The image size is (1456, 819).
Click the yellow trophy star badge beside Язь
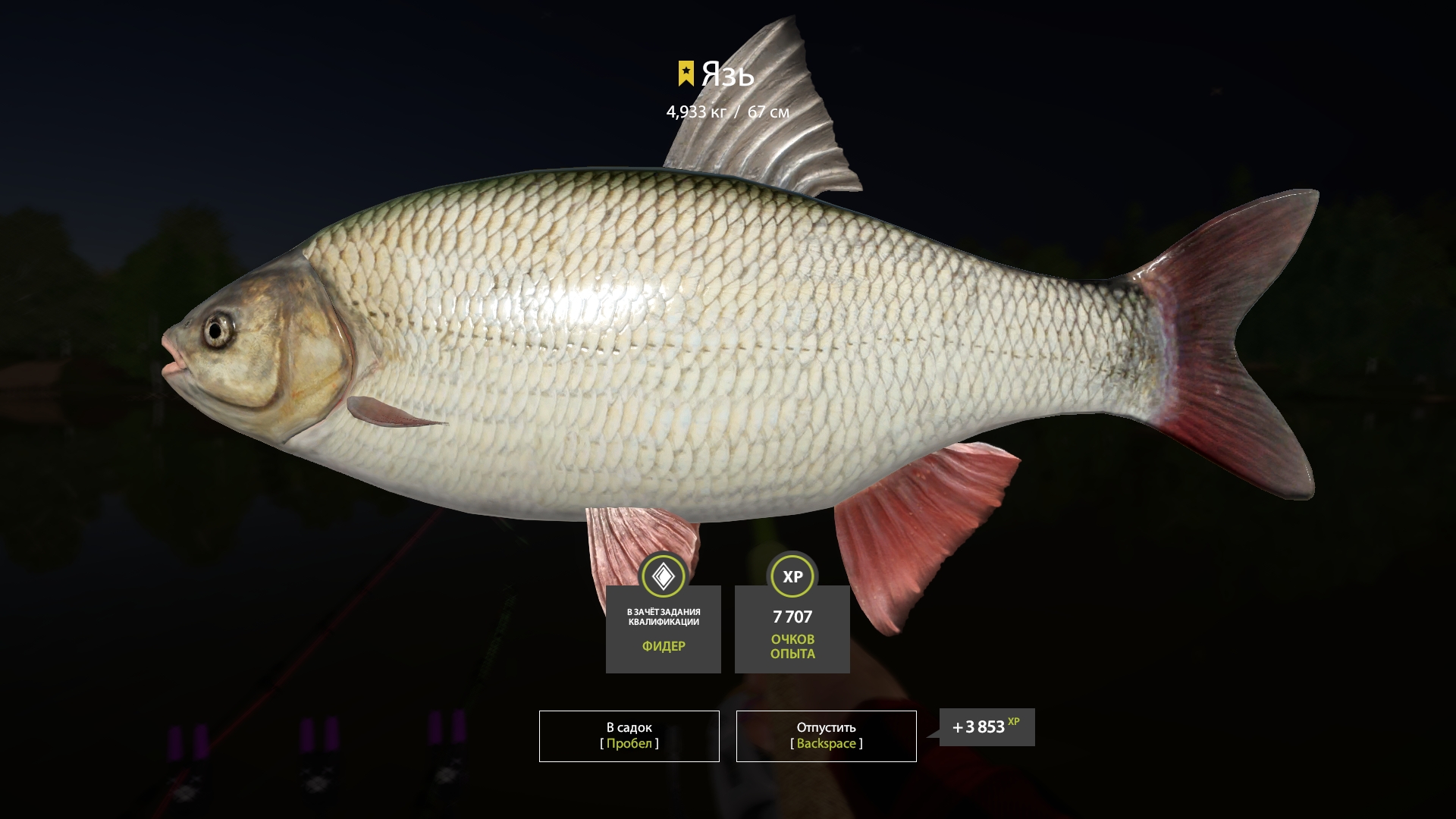pos(686,74)
